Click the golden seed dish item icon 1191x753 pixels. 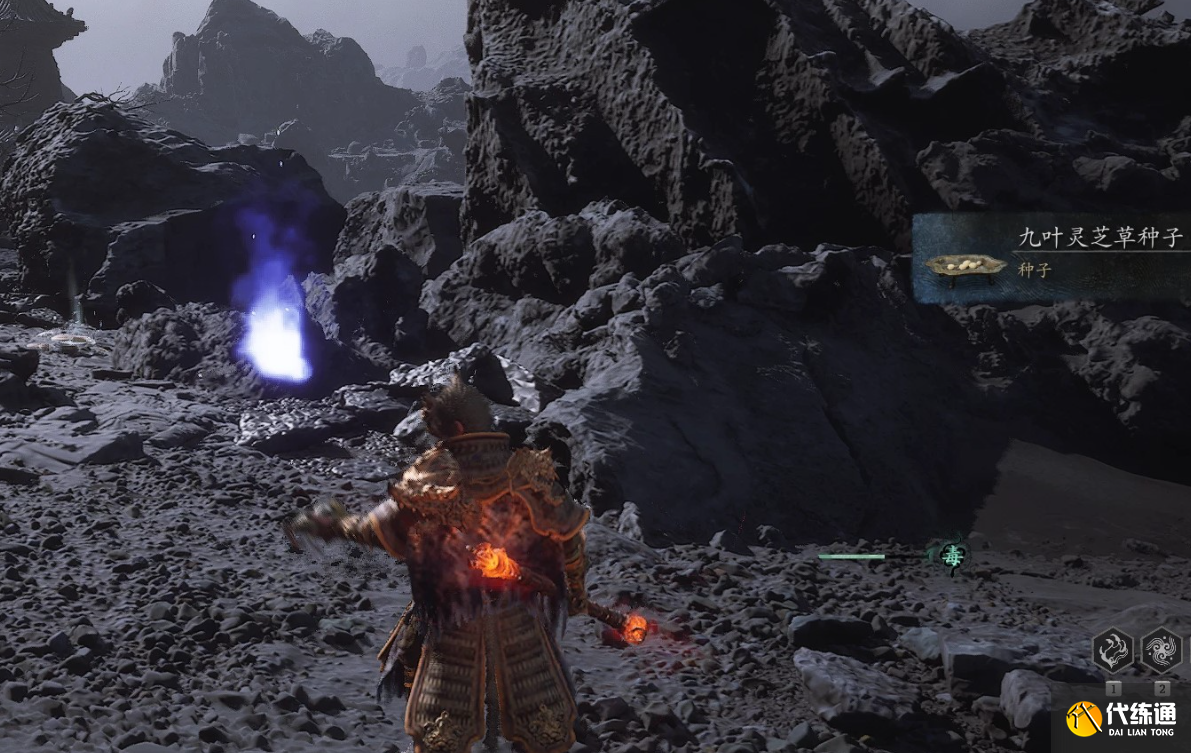(x=965, y=266)
